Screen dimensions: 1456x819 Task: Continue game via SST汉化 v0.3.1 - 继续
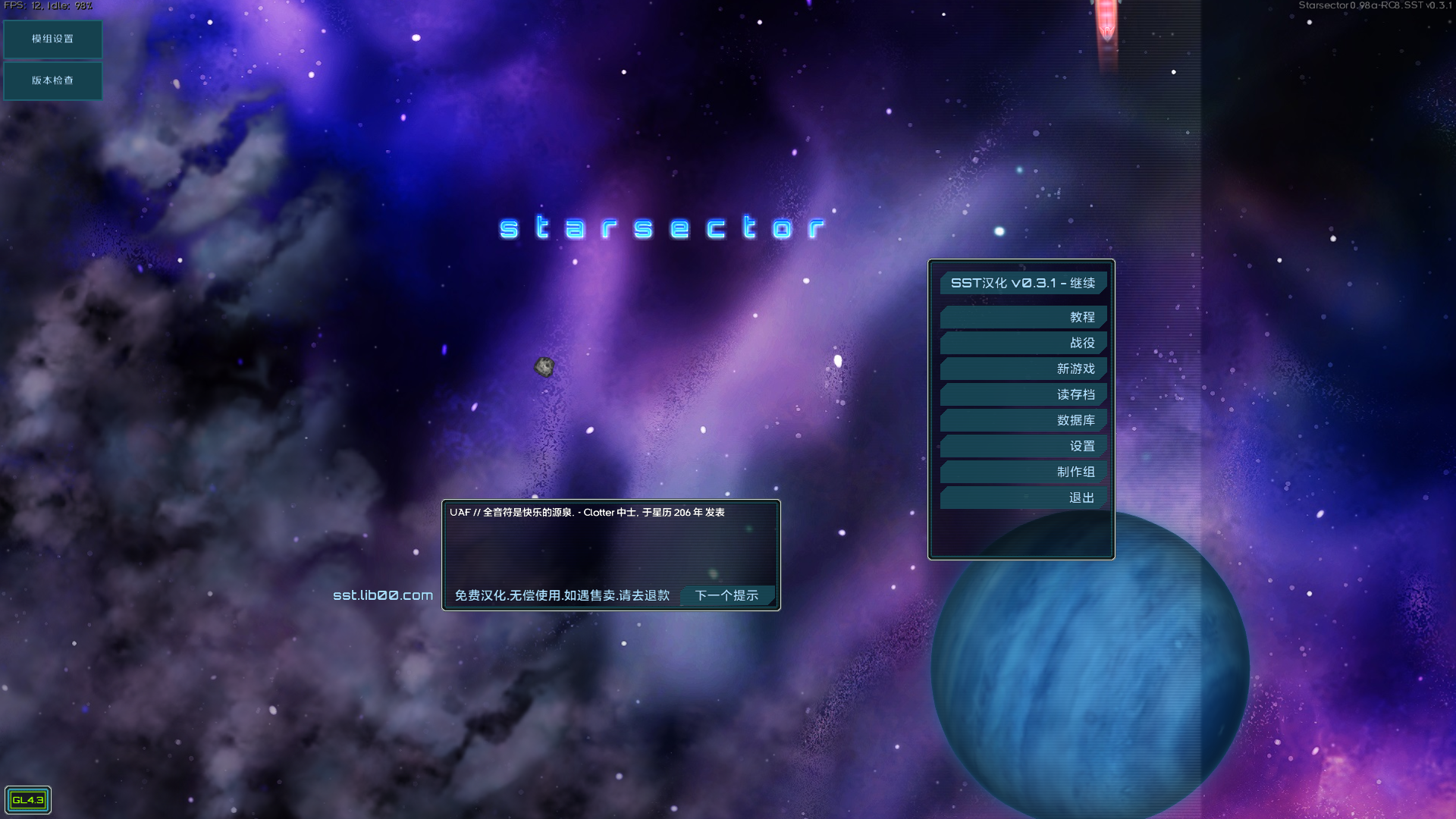coord(1022,282)
